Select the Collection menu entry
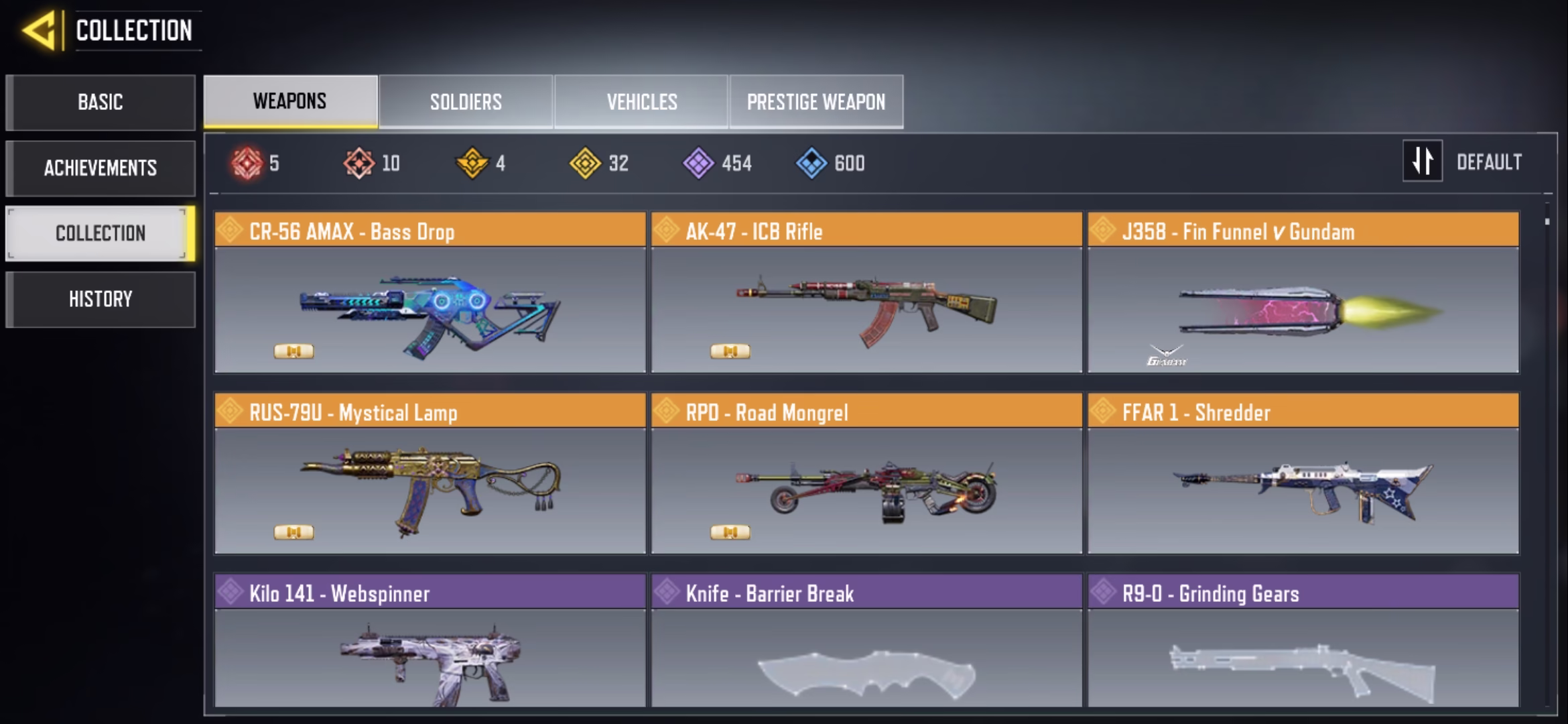The image size is (1568, 724). [x=101, y=233]
